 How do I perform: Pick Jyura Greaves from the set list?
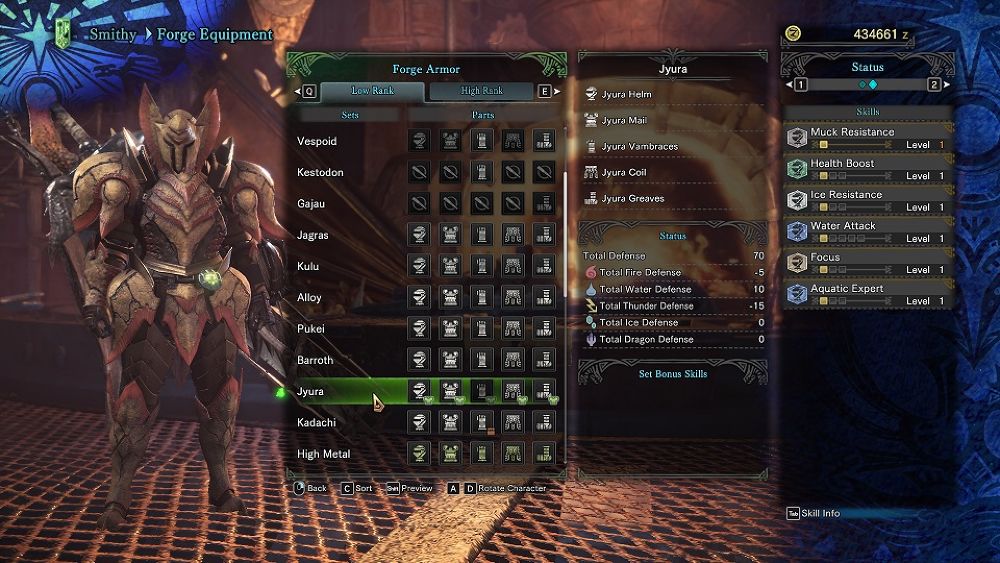(633, 199)
